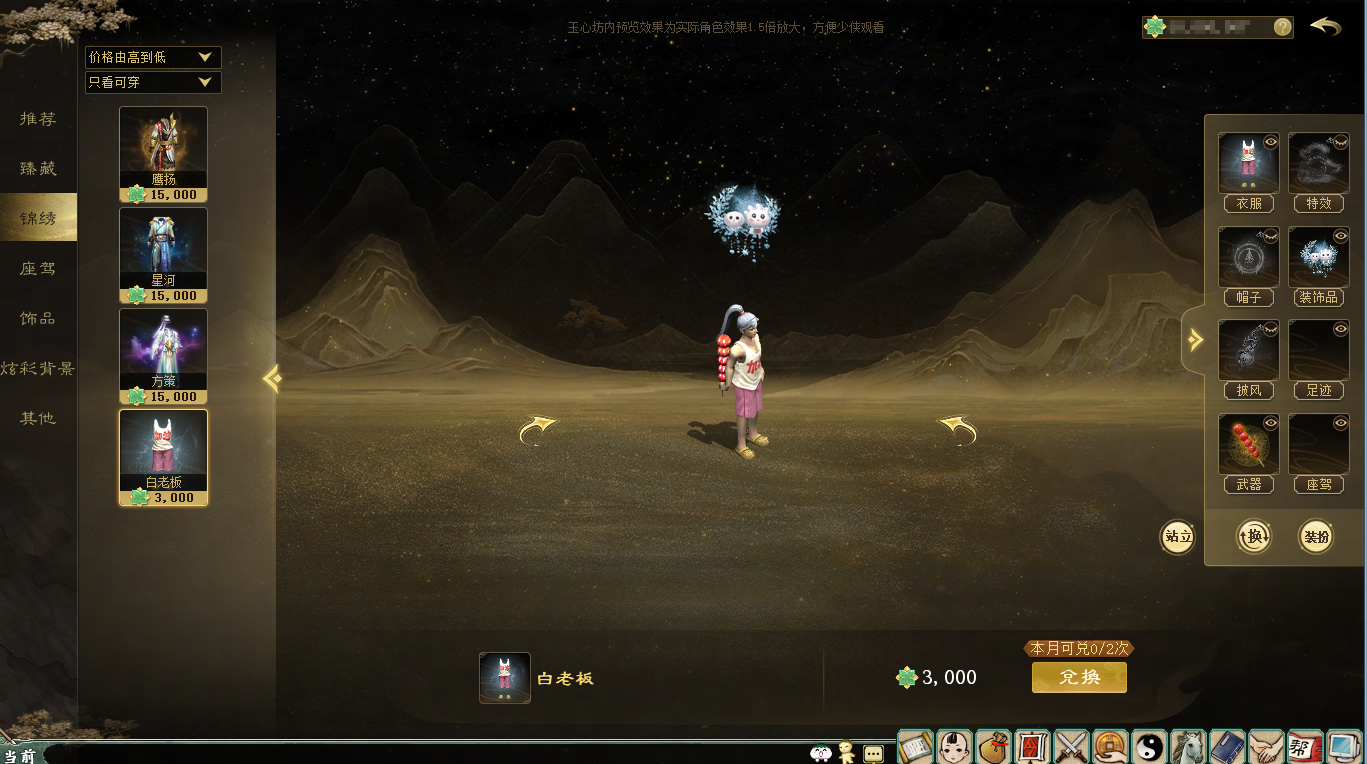Go back with the top-right return arrow
The image size is (1367, 764).
pos(1326,26)
